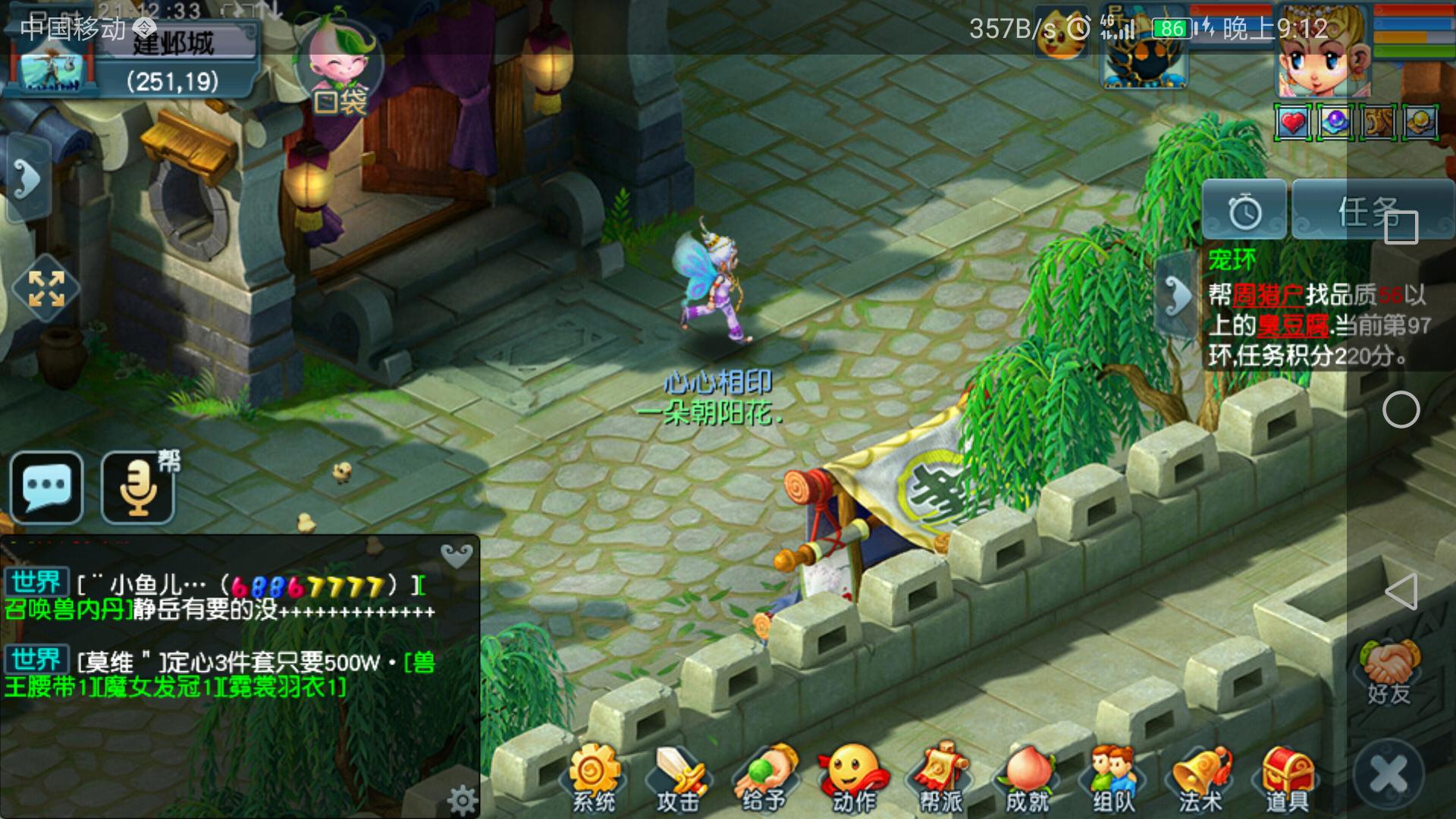Open the 系统 (System) gear menu
1456x819 pixels.
click(x=593, y=777)
